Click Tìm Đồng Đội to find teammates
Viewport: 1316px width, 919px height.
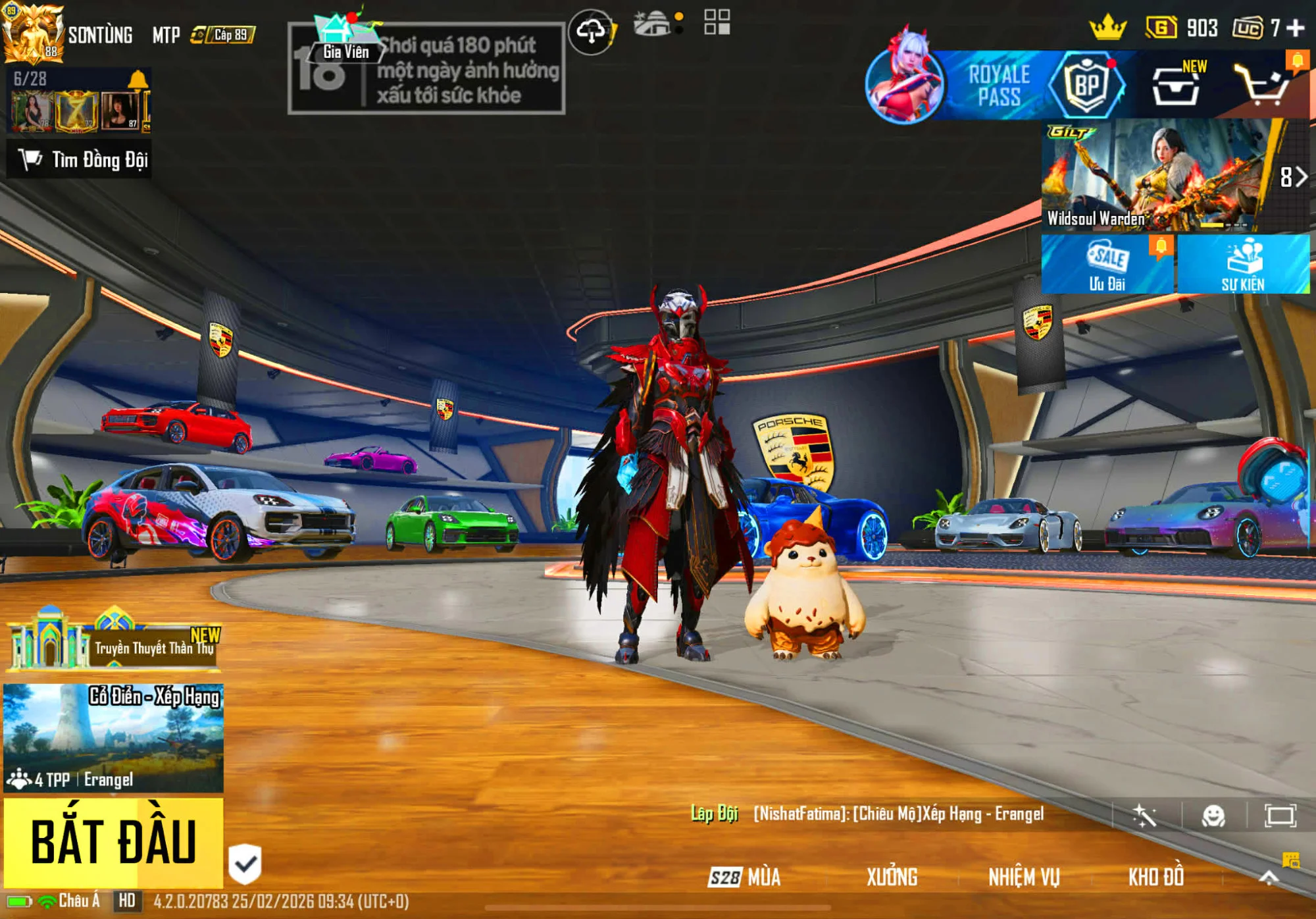tap(80, 159)
